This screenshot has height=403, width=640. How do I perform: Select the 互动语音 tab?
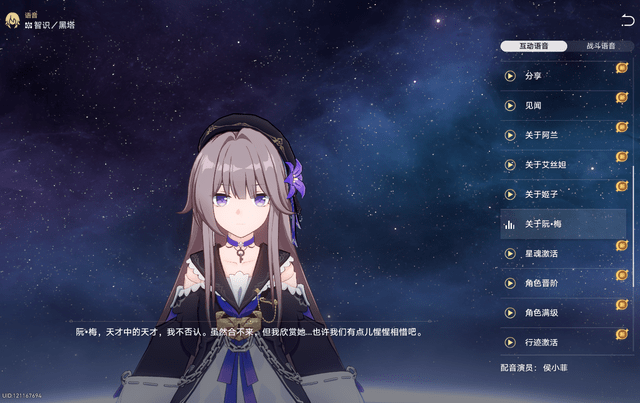[x=534, y=46]
